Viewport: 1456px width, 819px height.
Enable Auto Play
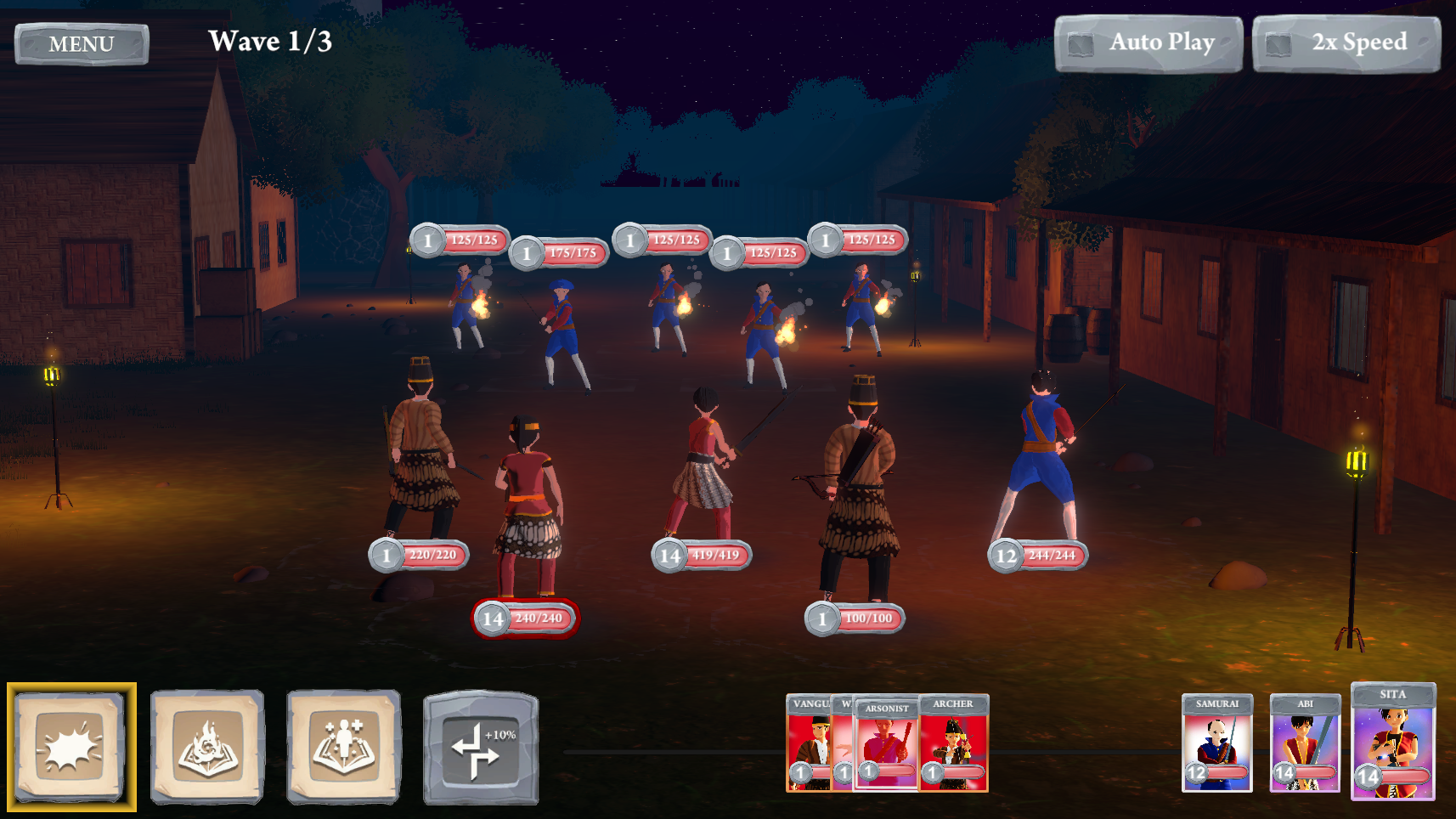click(x=1148, y=43)
